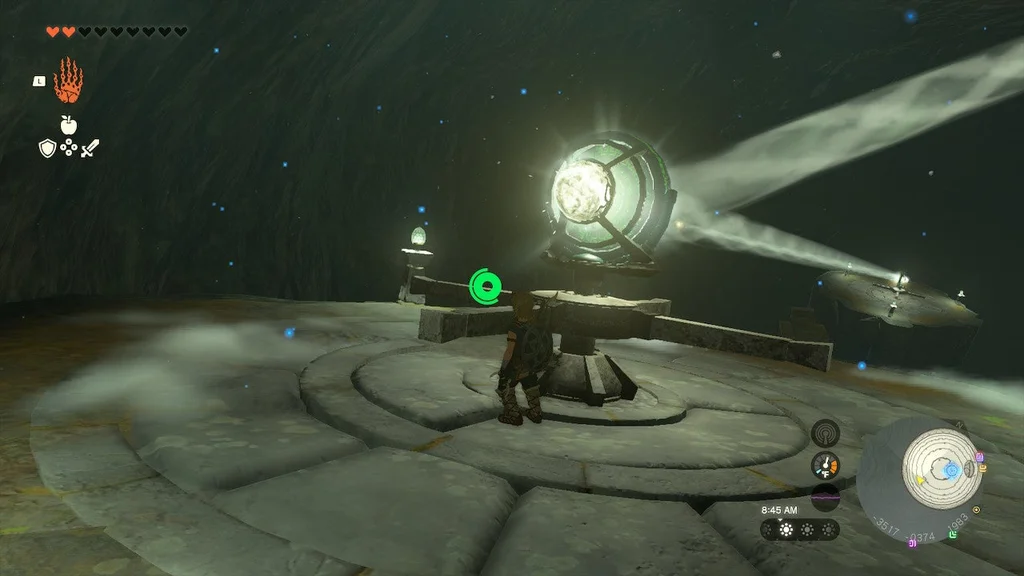Viewport: 1024px width, 576px height.
Task: Select the green marker below the minimap
Action: (953, 536)
